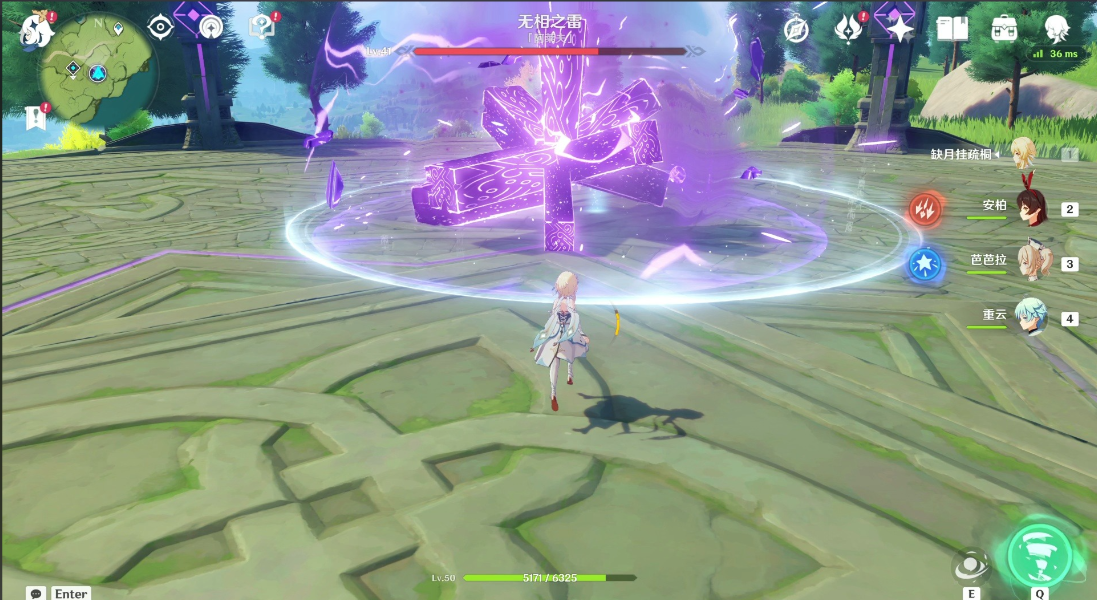The width and height of the screenshot is (1097, 600).
Task: Click the eye-shaped icon beside the minimap
Action: point(161,28)
